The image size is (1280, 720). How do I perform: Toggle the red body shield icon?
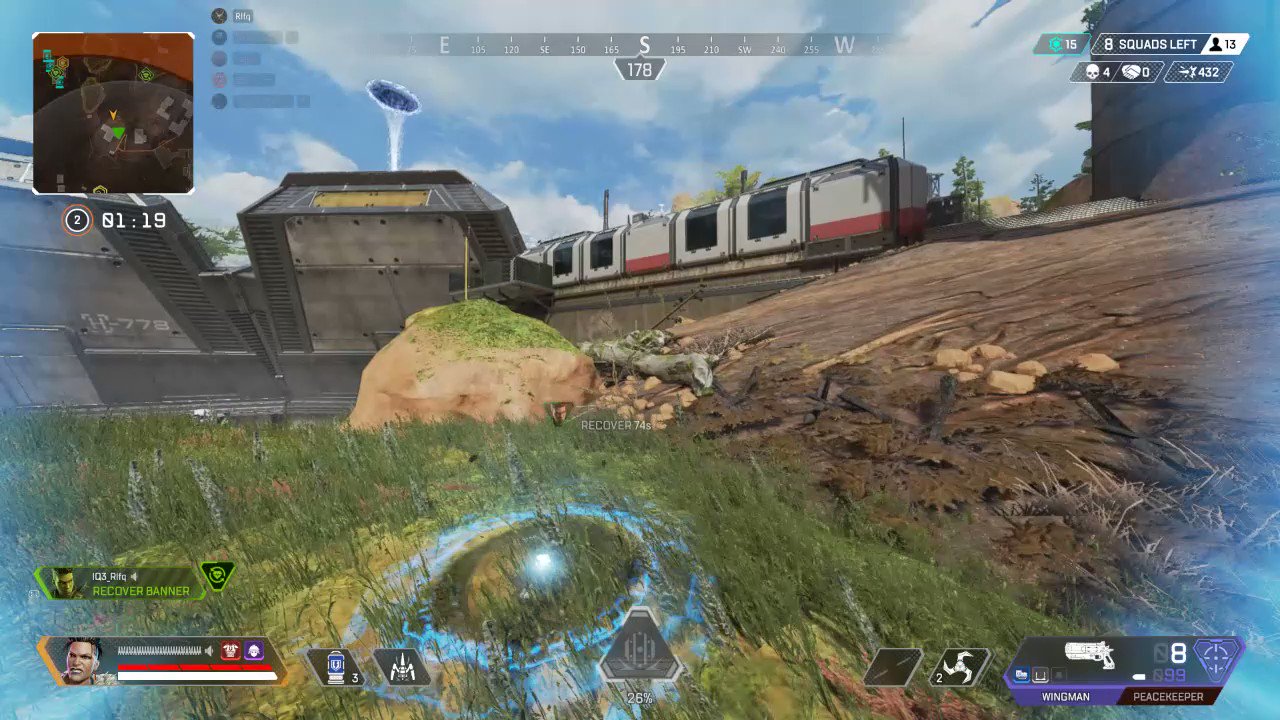(x=232, y=652)
